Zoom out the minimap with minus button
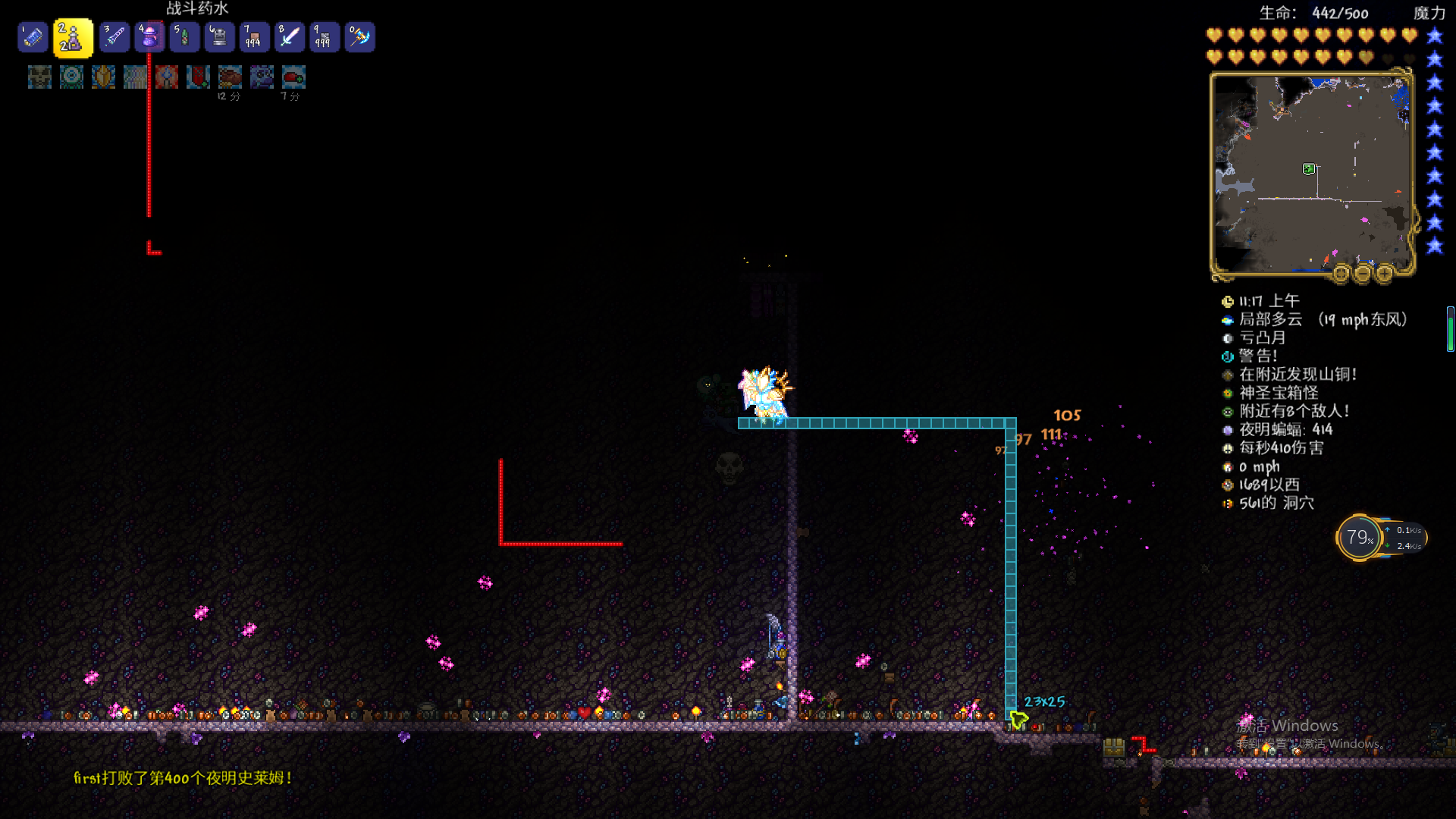This screenshot has width=1456, height=819. (1363, 273)
